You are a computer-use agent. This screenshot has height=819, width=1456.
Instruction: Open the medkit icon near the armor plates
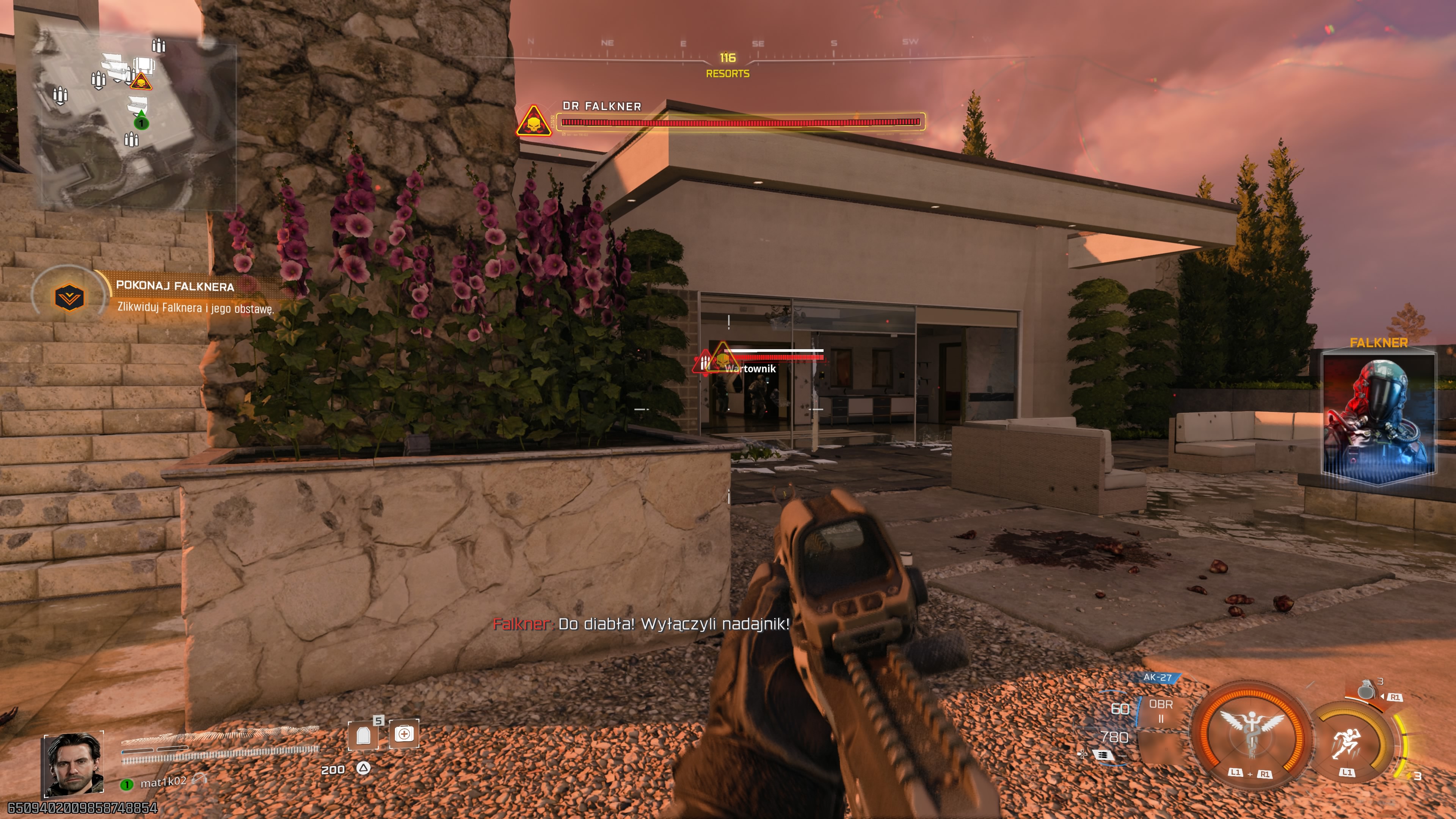tap(403, 734)
